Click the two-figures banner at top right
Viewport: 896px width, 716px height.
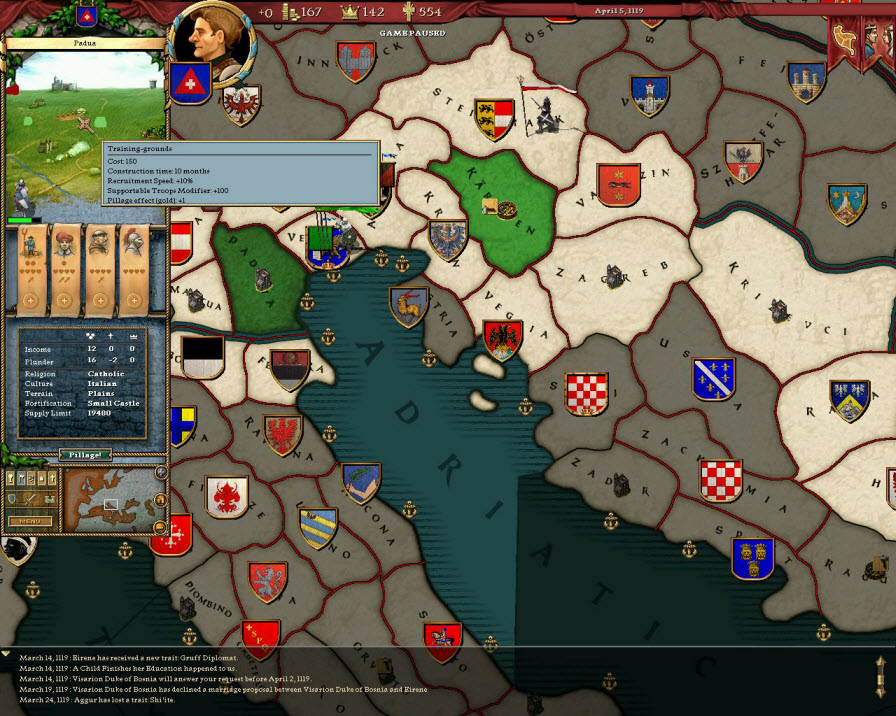point(878,38)
